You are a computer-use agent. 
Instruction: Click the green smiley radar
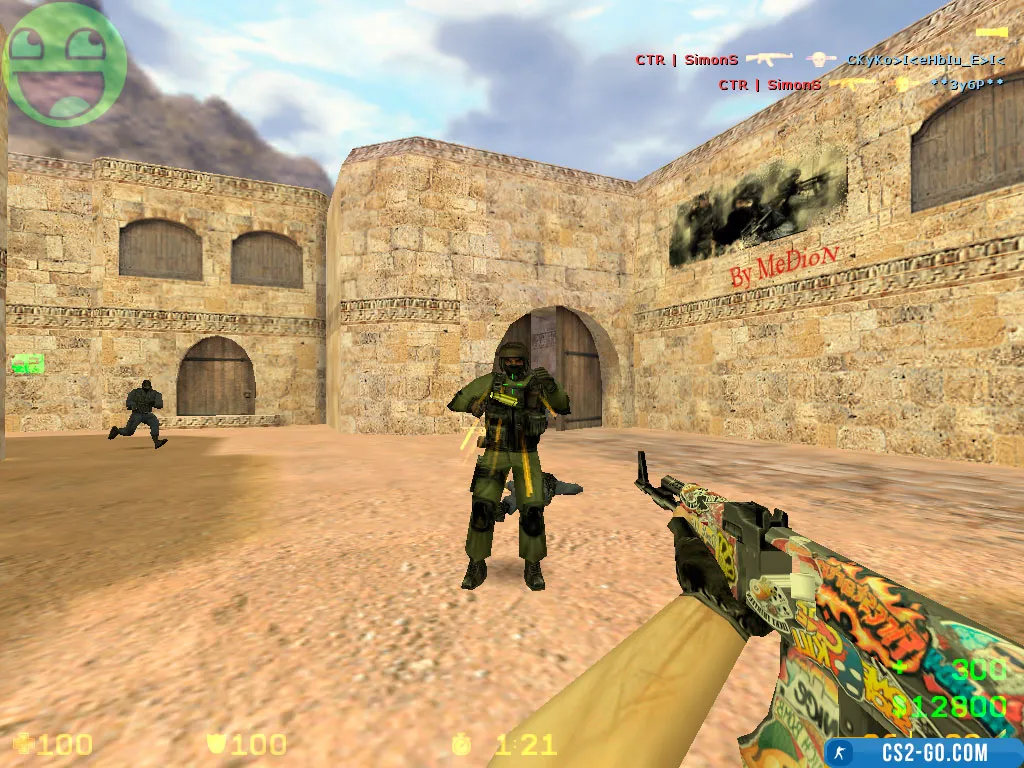[65, 63]
